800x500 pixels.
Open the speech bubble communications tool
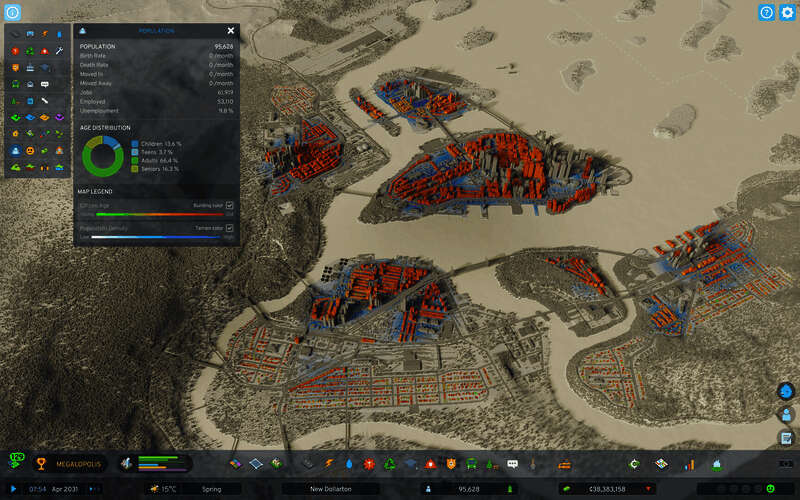512,464
